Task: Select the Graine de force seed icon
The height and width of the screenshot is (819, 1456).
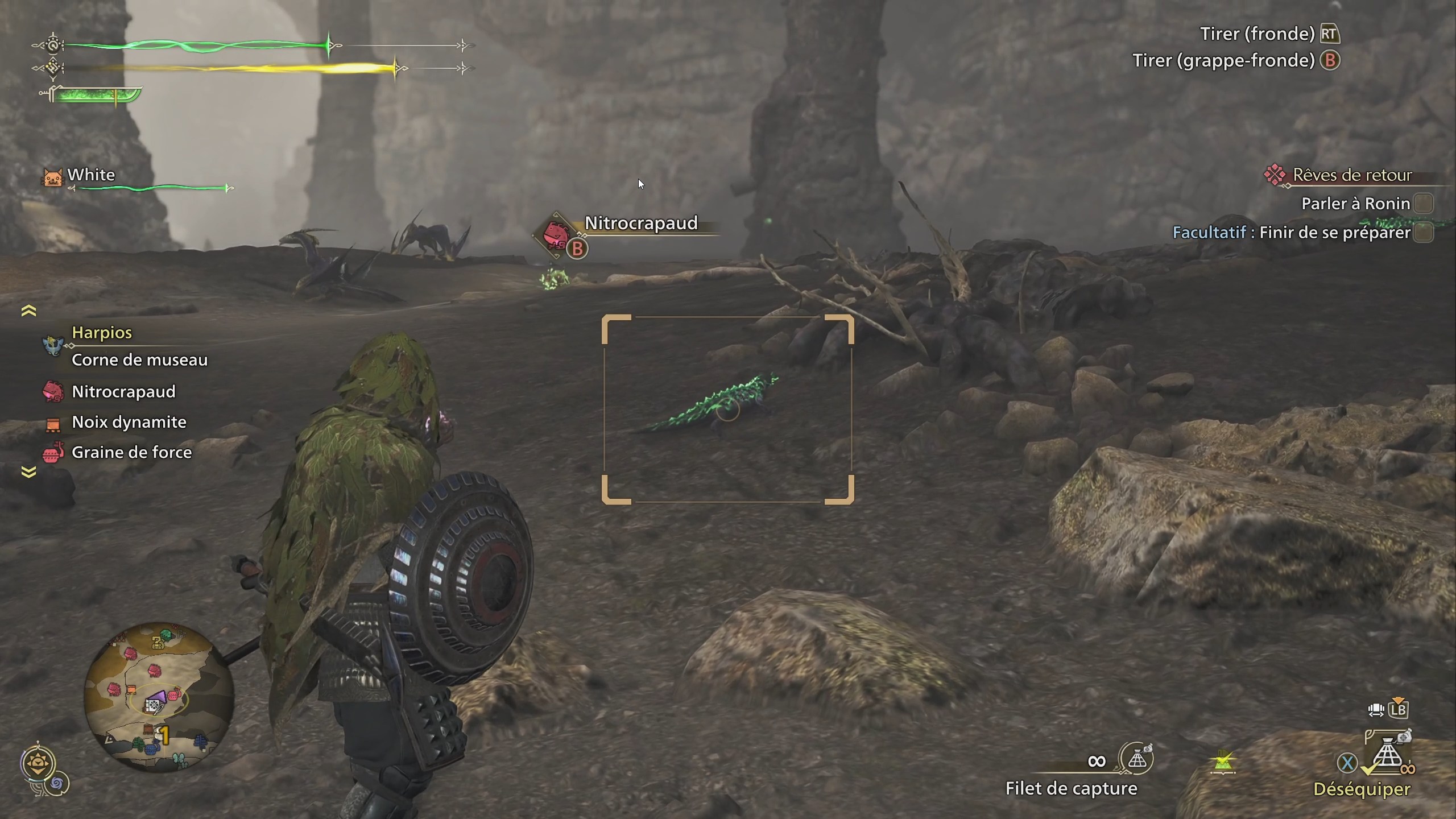Action: (x=53, y=452)
